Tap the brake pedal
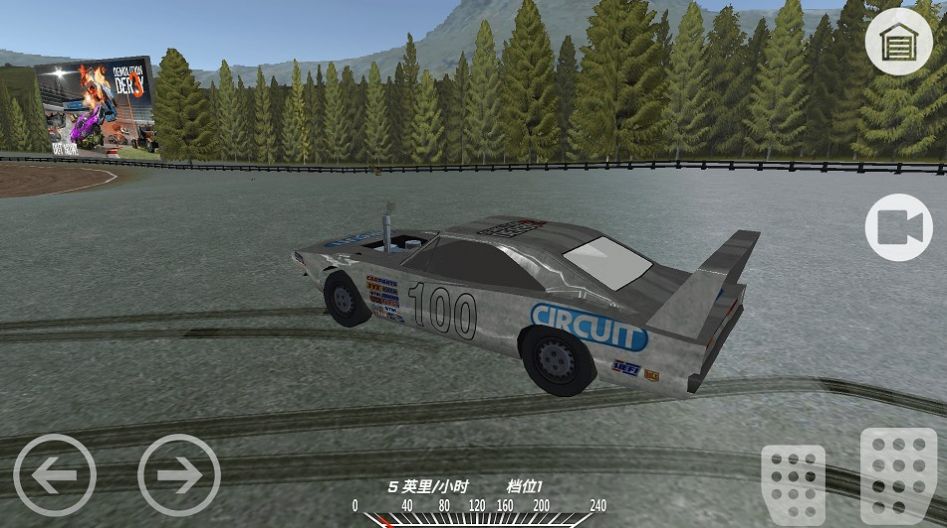 [x=793, y=484]
